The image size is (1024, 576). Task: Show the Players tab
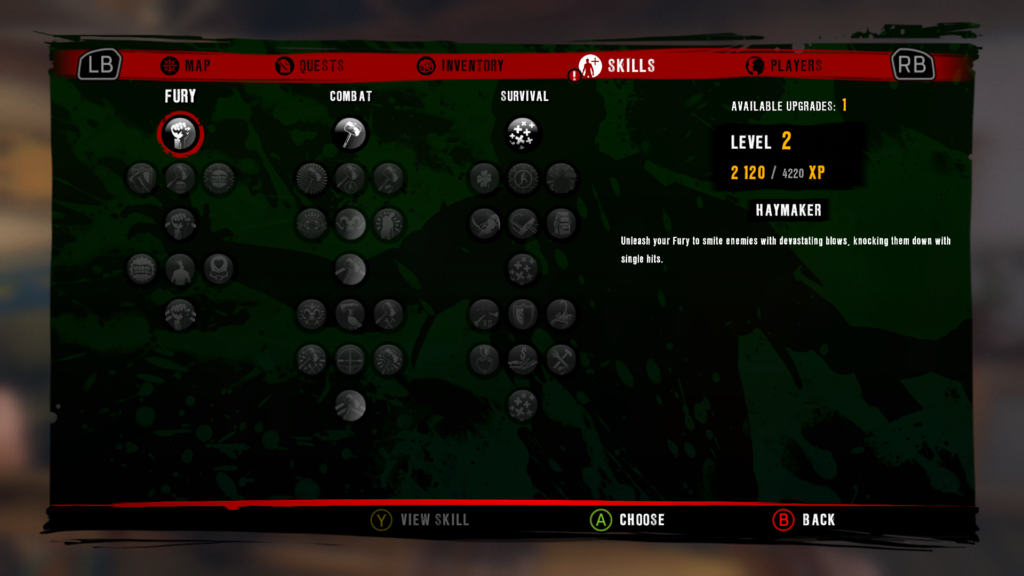click(x=783, y=66)
